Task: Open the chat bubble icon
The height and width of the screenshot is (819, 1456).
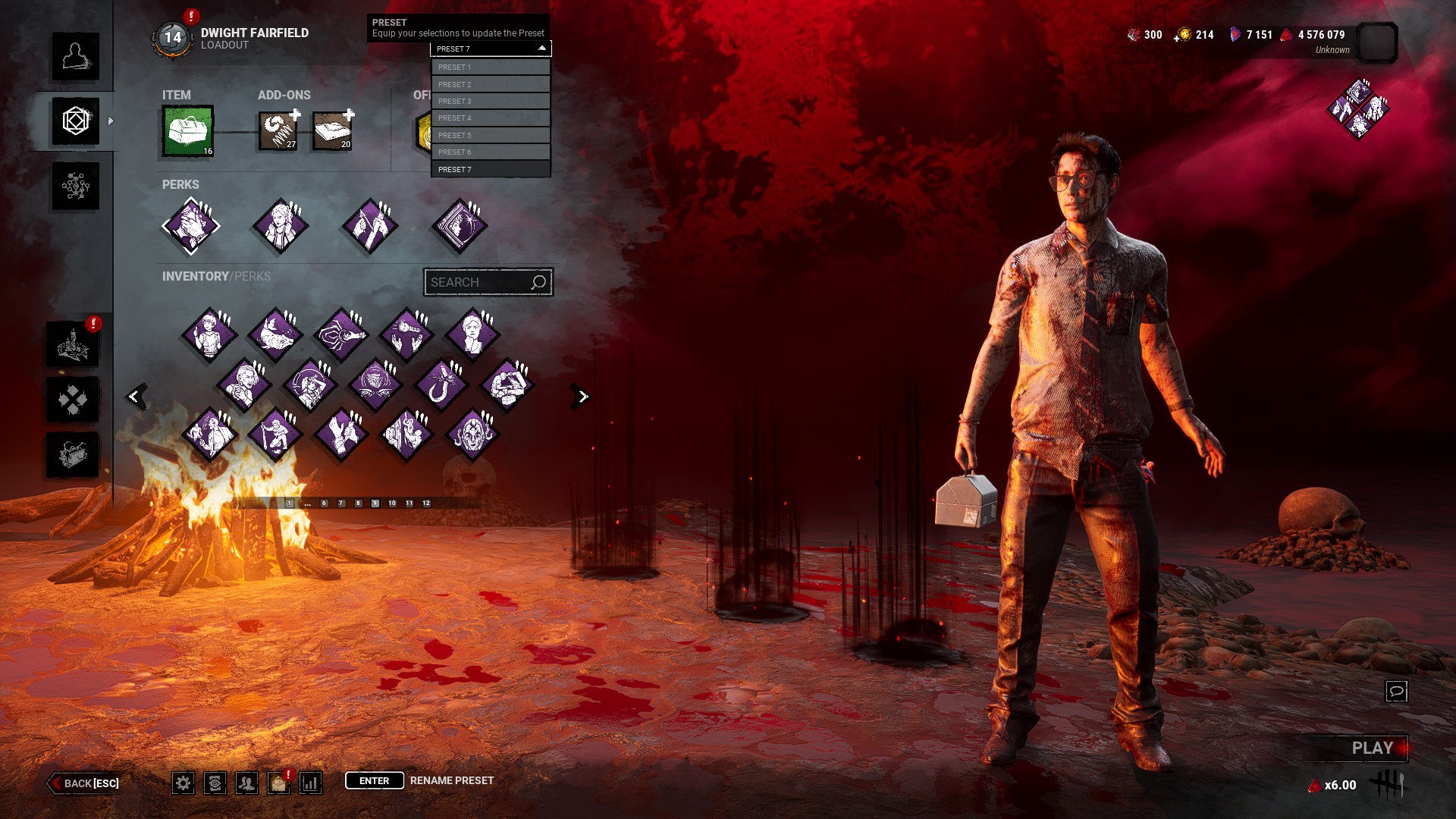Action: click(x=1396, y=692)
